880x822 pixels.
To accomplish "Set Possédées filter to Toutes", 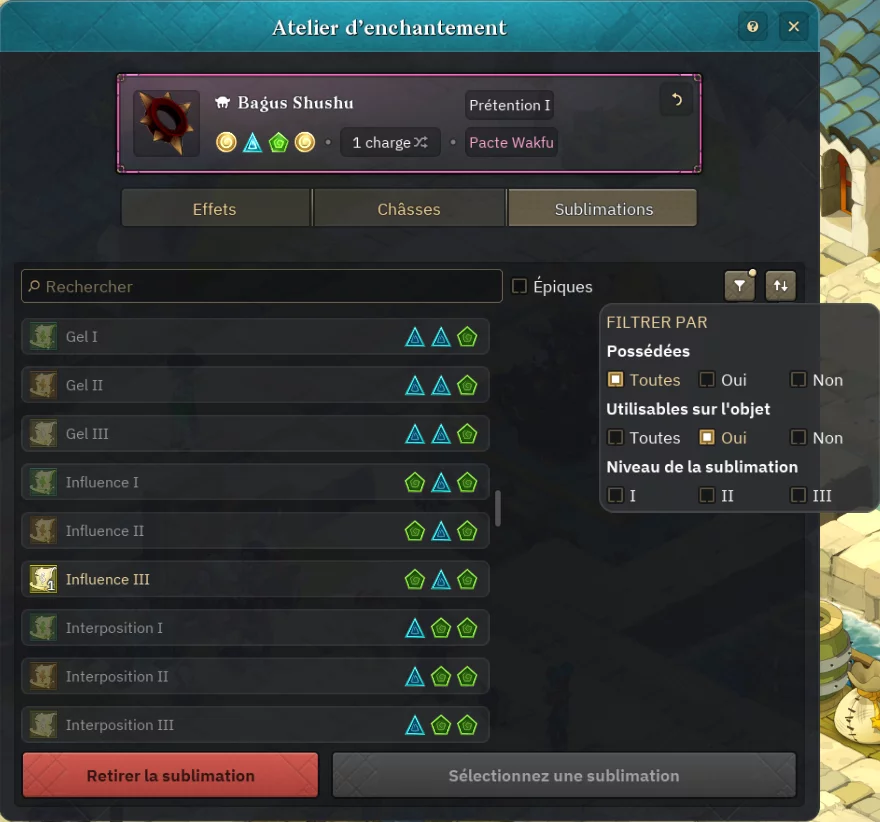I will (616, 380).
